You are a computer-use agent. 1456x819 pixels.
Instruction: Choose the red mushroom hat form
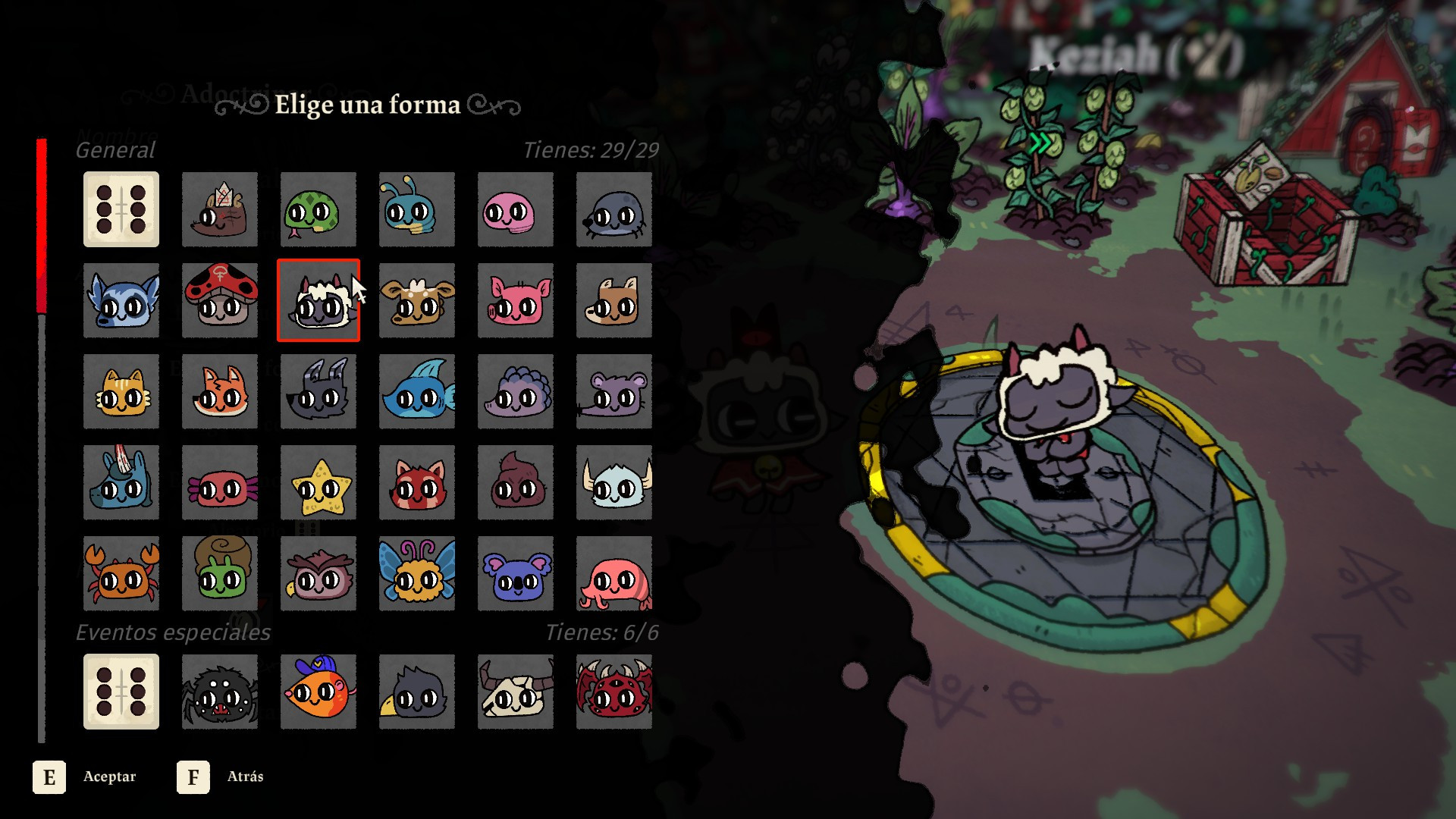[219, 301]
